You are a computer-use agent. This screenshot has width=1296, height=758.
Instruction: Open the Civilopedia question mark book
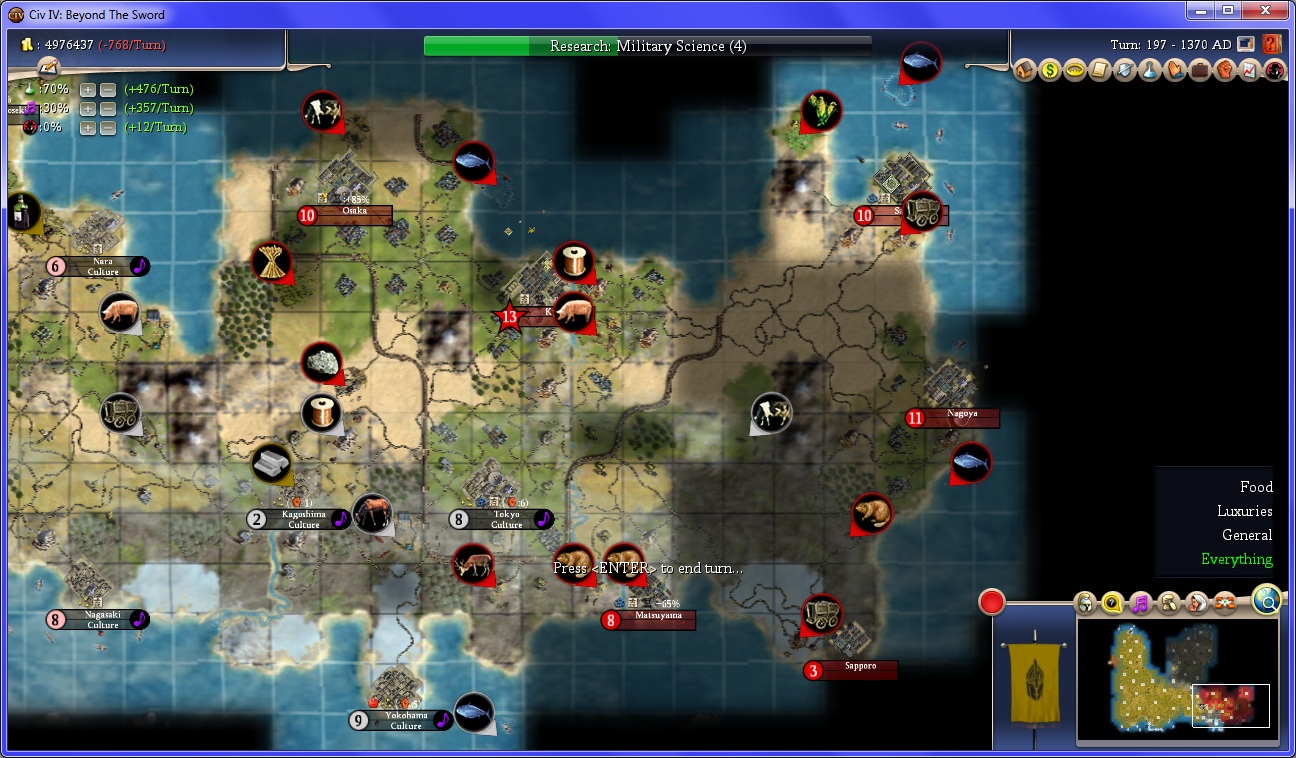[x=1272, y=44]
